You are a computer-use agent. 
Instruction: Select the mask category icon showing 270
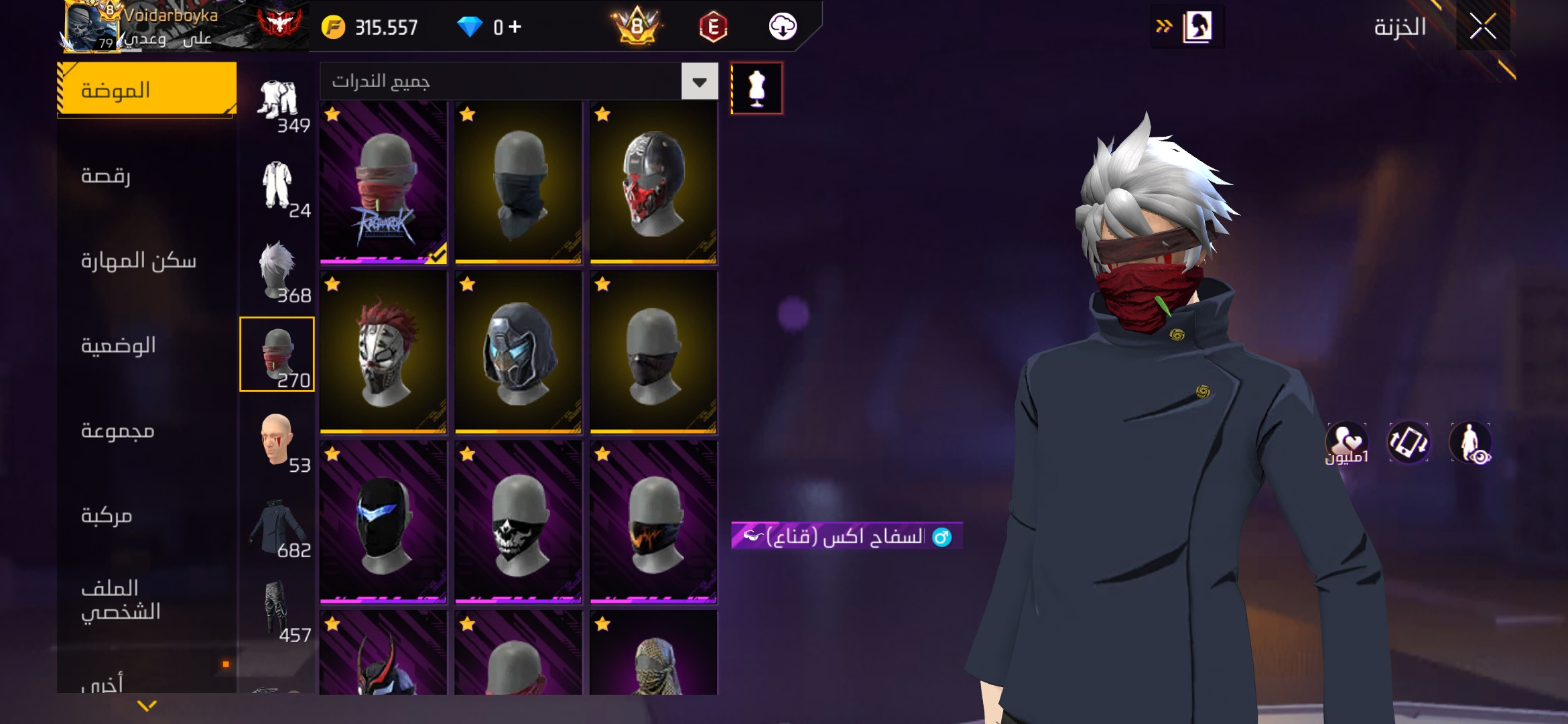pos(277,353)
